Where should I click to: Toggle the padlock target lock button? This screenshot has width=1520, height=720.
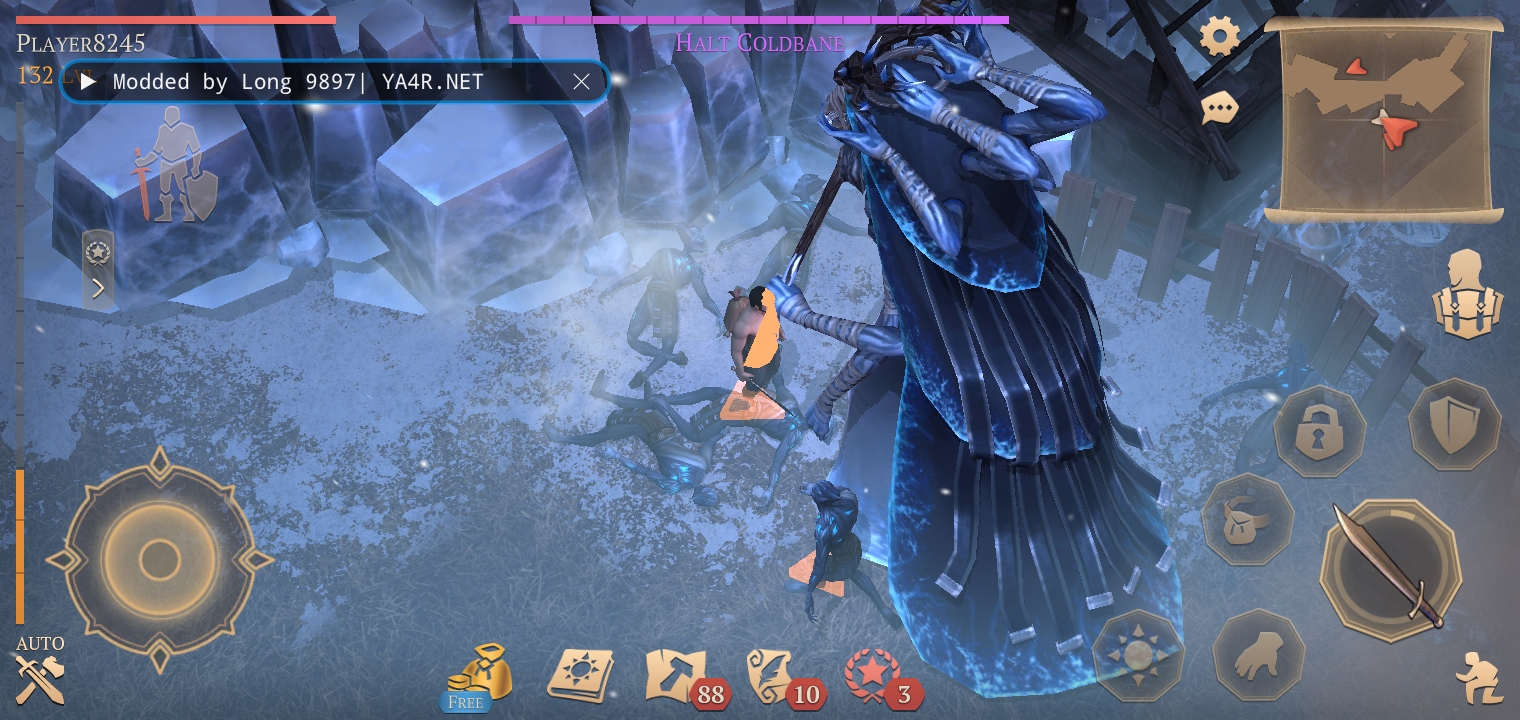[x=1319, y=431]
